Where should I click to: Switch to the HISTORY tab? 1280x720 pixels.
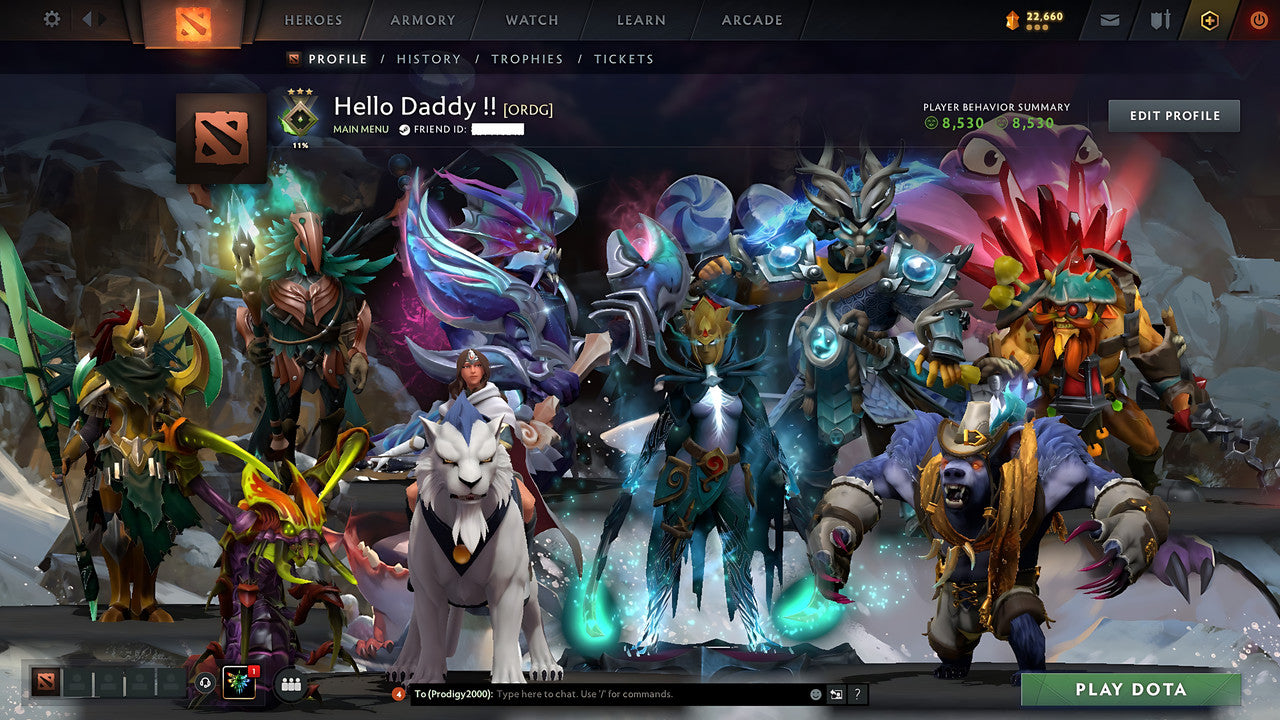[x=429, y=59]
